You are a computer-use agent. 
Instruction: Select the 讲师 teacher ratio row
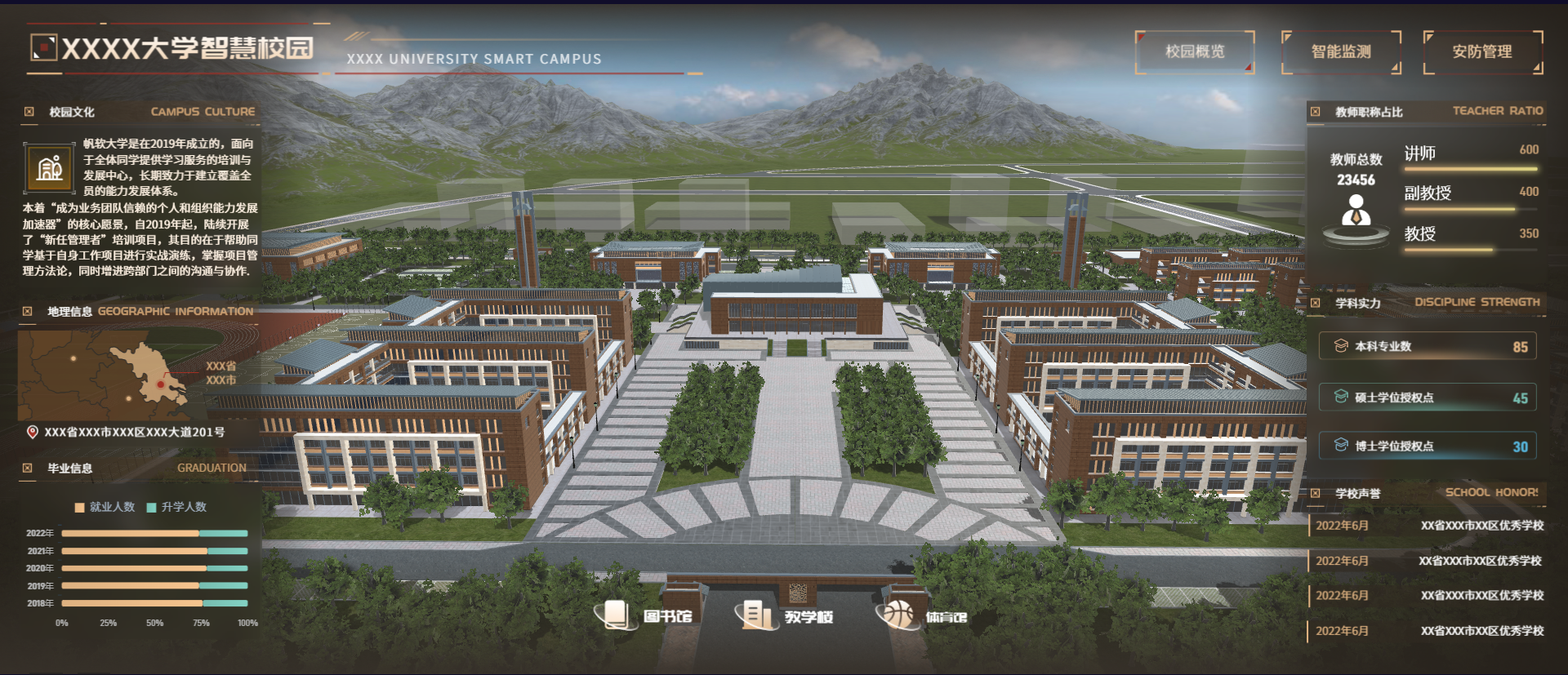tap(1470, 155)
